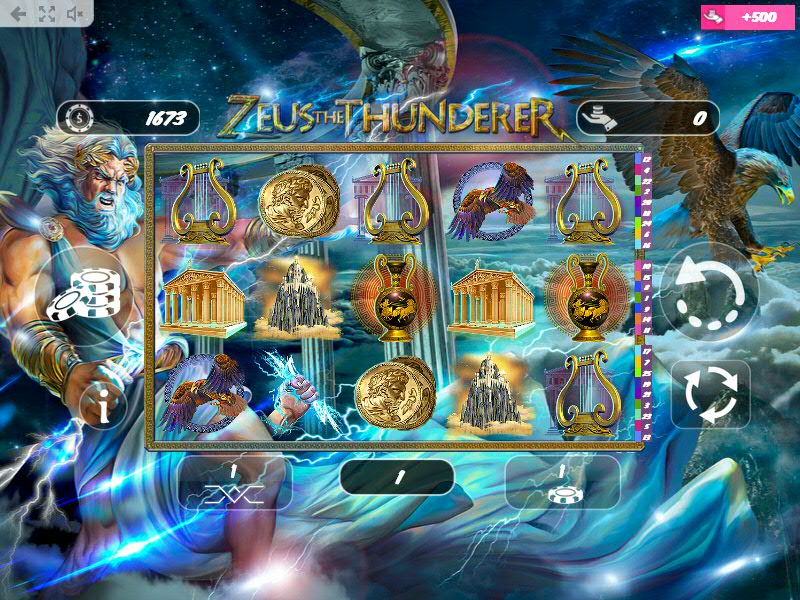Toggle the muted sound speaker icon
Viewport: 800px width, 600px height.
[75, 14]
